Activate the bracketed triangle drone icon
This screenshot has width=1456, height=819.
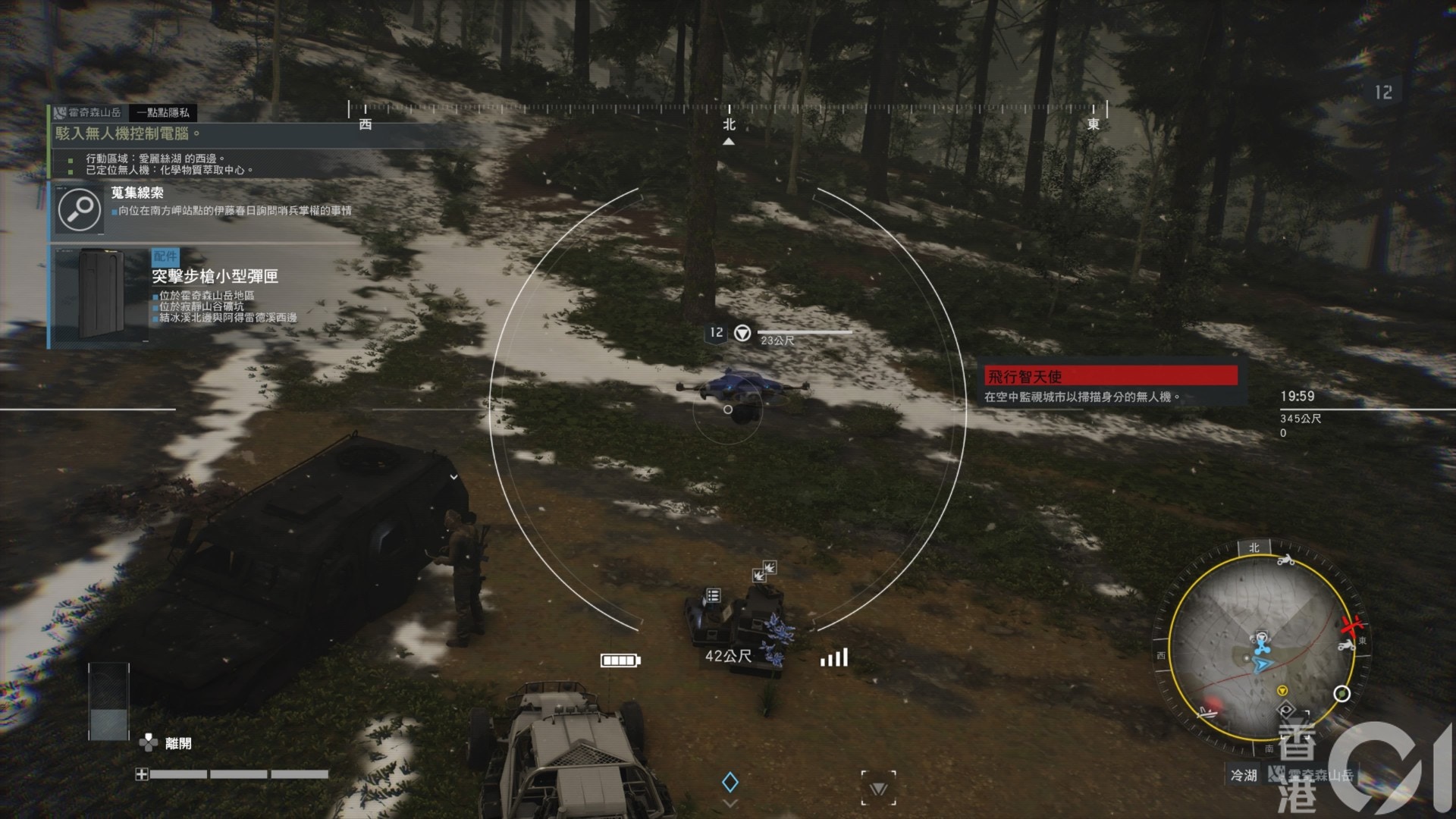point(878,789)
